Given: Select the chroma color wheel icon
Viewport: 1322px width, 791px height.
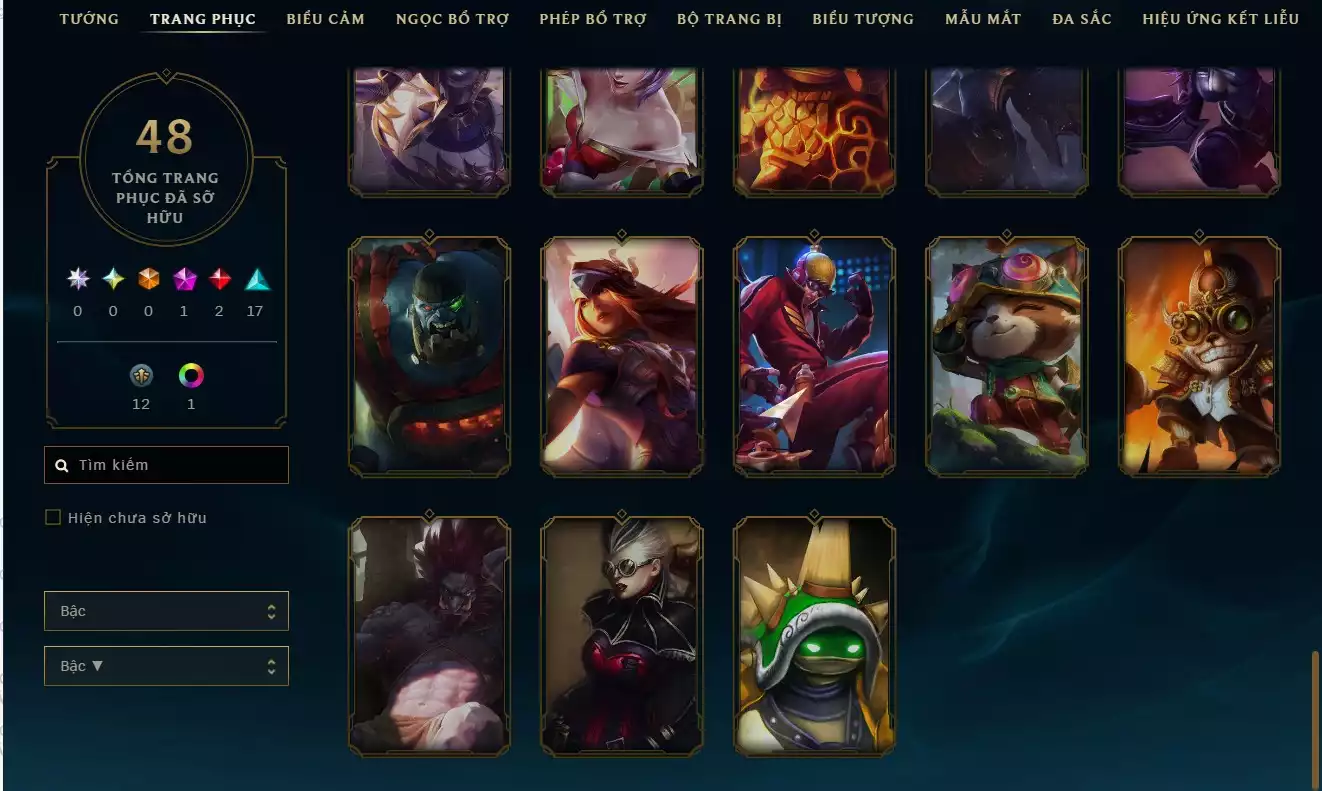Looking at the screenshot, I should point(191,376).
